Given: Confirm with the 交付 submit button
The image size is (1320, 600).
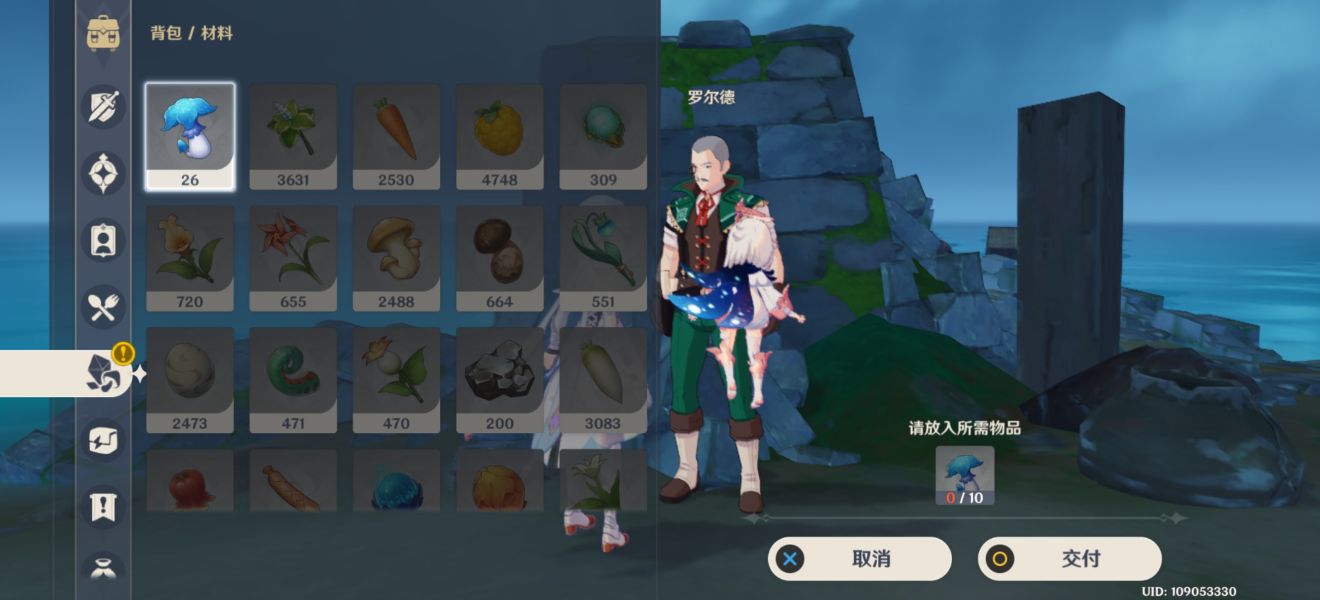Looking at the screenshot, I should (x=1069, y=559).
